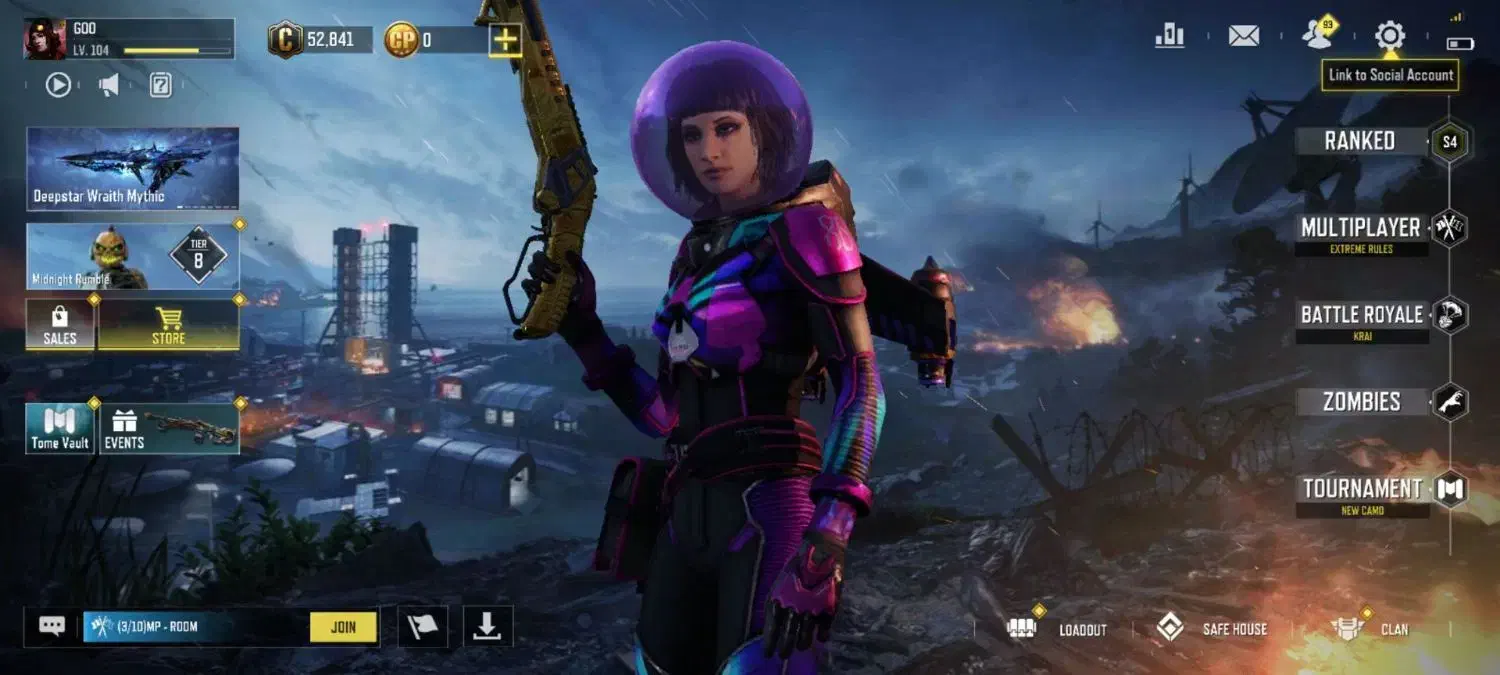Open the Ranked mode menu
This screenshot has width=1500, height=675.
tap(1360, 141)
